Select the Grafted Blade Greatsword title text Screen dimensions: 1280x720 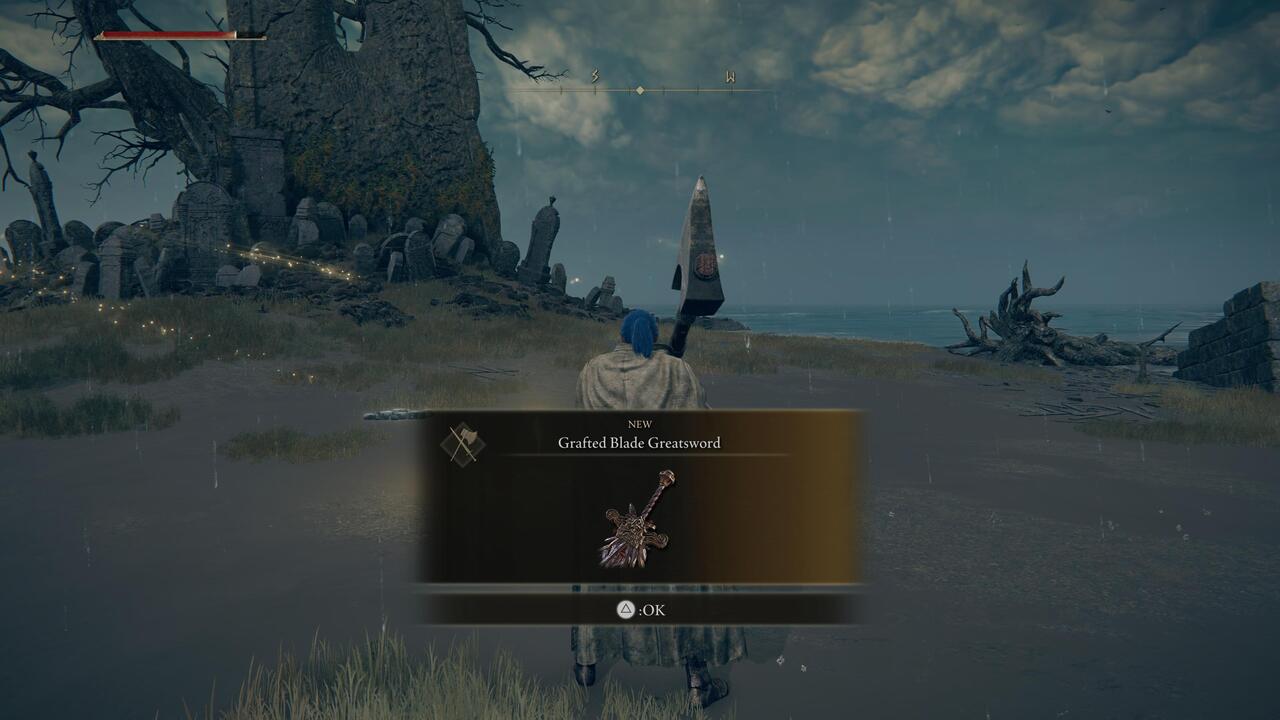click(640, 444)
